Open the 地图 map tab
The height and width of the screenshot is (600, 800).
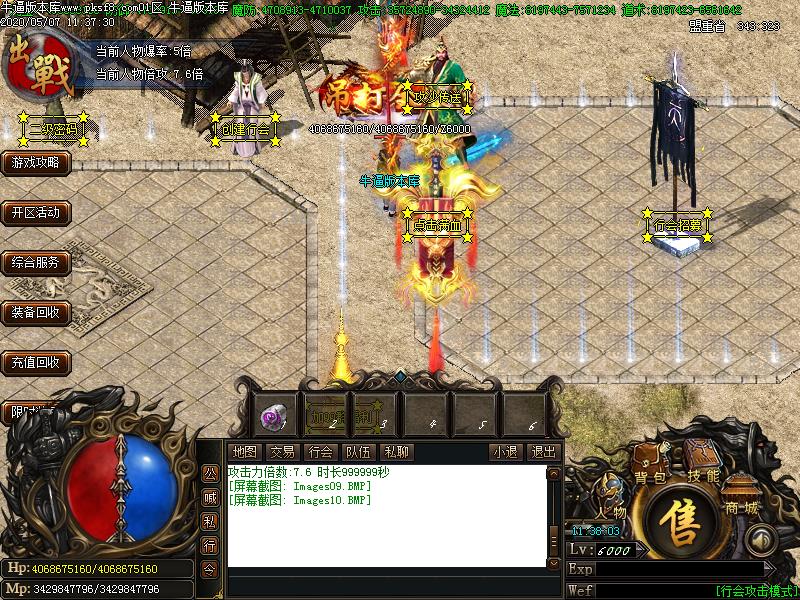[x=244, y=452]
